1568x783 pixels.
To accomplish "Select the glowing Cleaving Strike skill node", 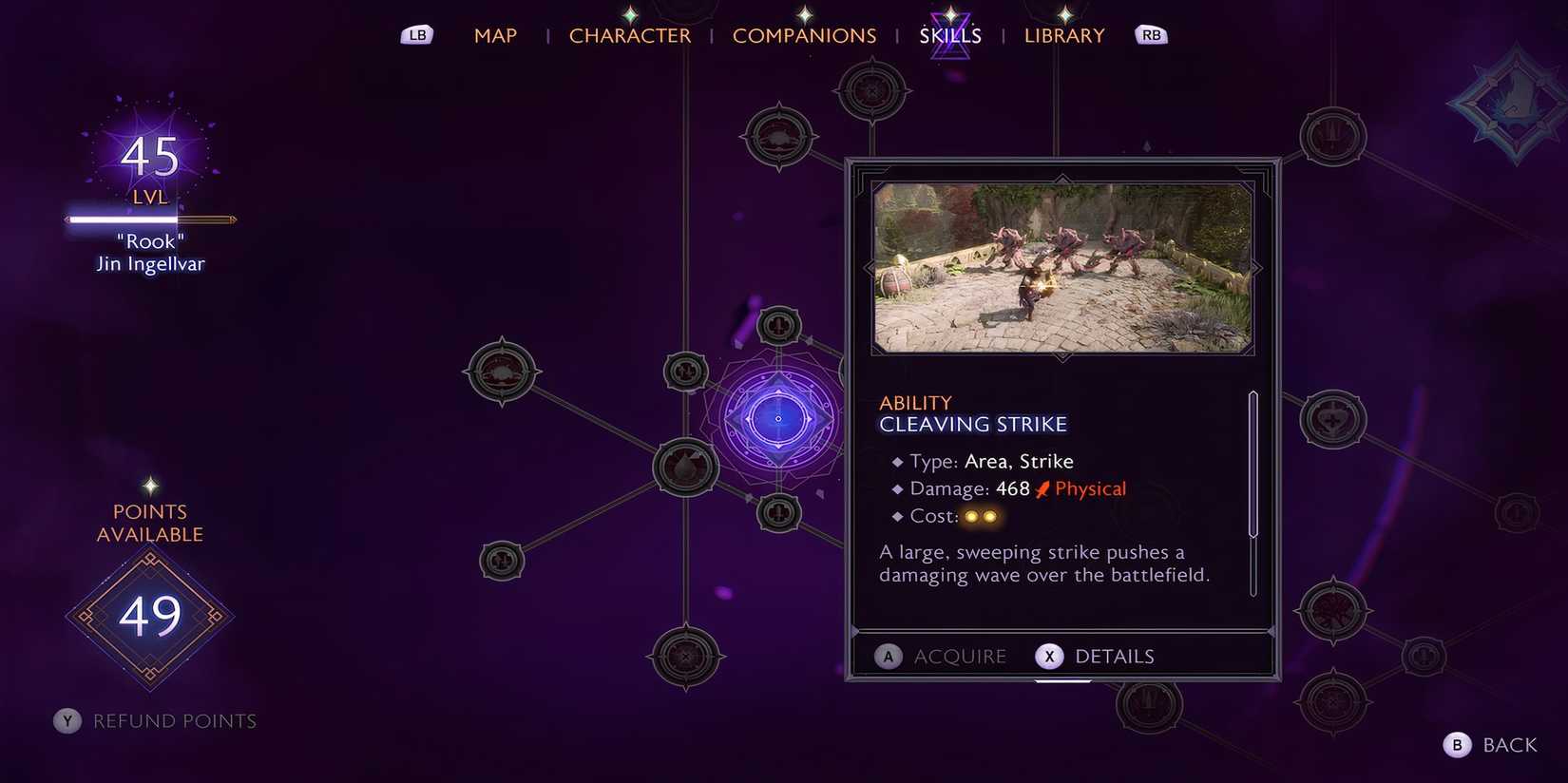I will click(779, 416).
